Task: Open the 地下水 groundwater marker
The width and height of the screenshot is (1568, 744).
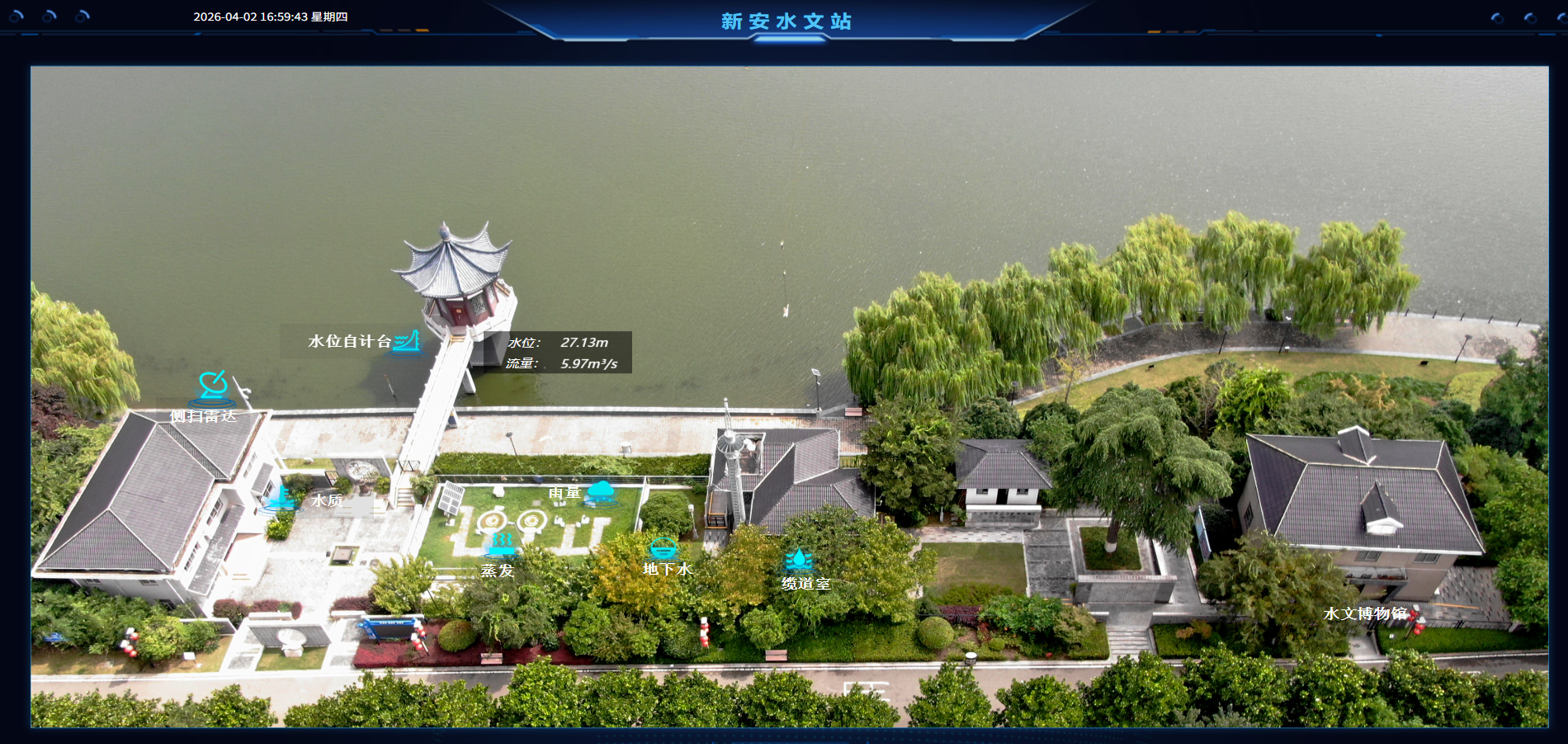Action: coord(663,547)
